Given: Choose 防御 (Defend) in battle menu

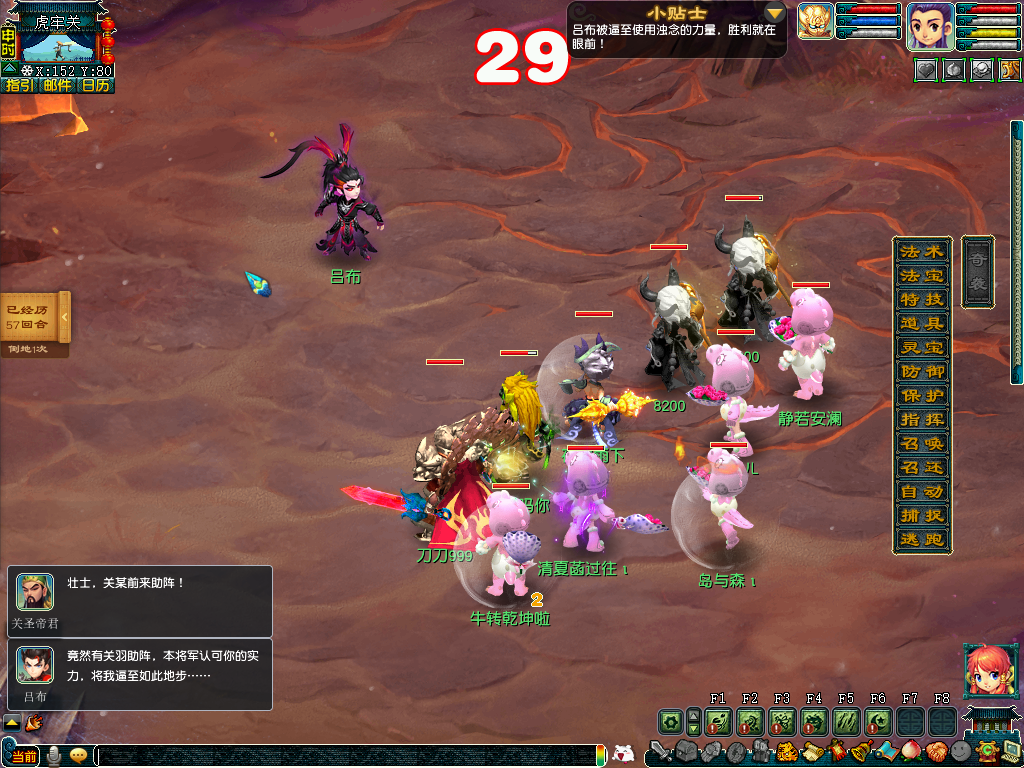Looking at the screenshot, I should [921, 372].
